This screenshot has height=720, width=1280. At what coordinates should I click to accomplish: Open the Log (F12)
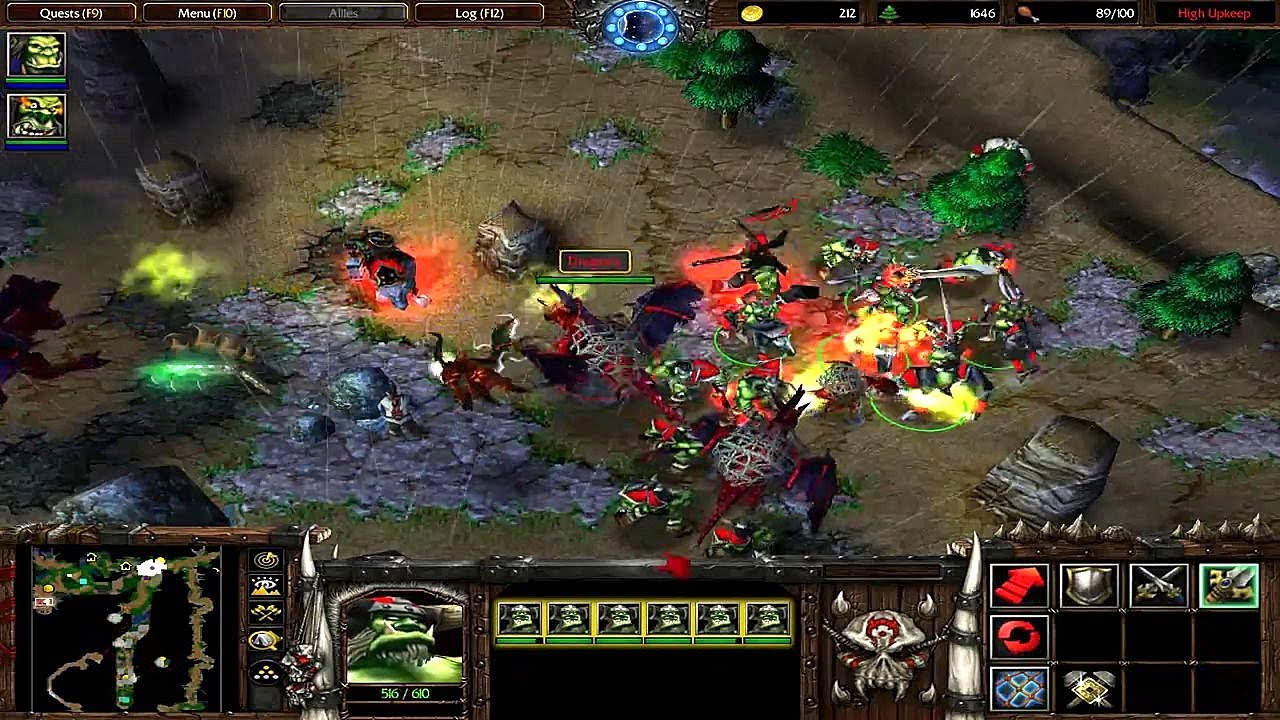tap(480, 13)
